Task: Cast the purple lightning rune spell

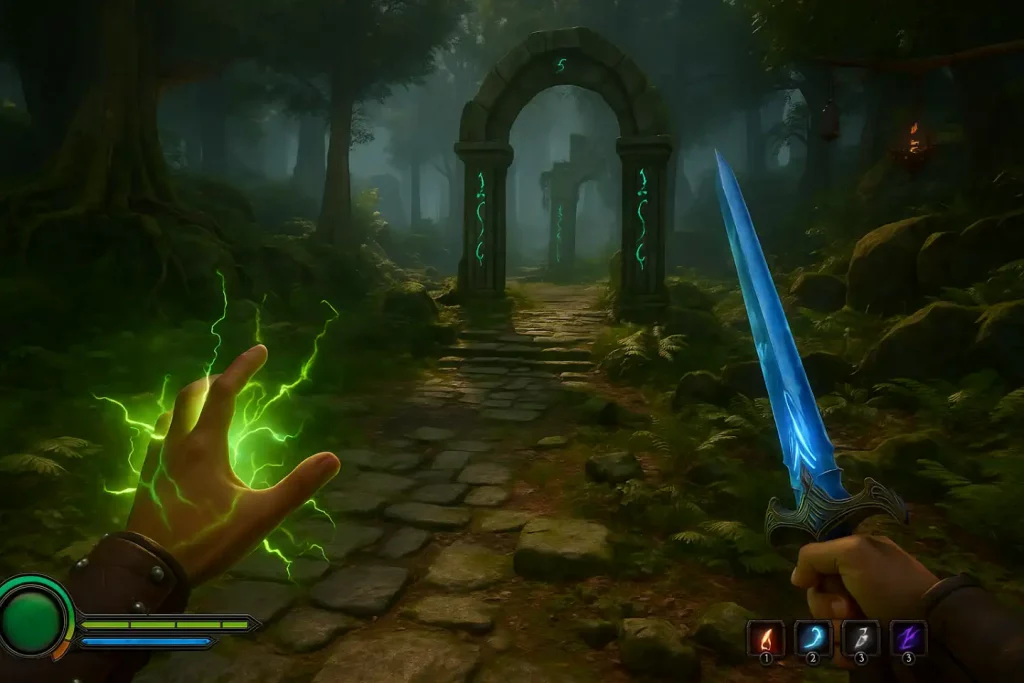Action: (908, 638)
